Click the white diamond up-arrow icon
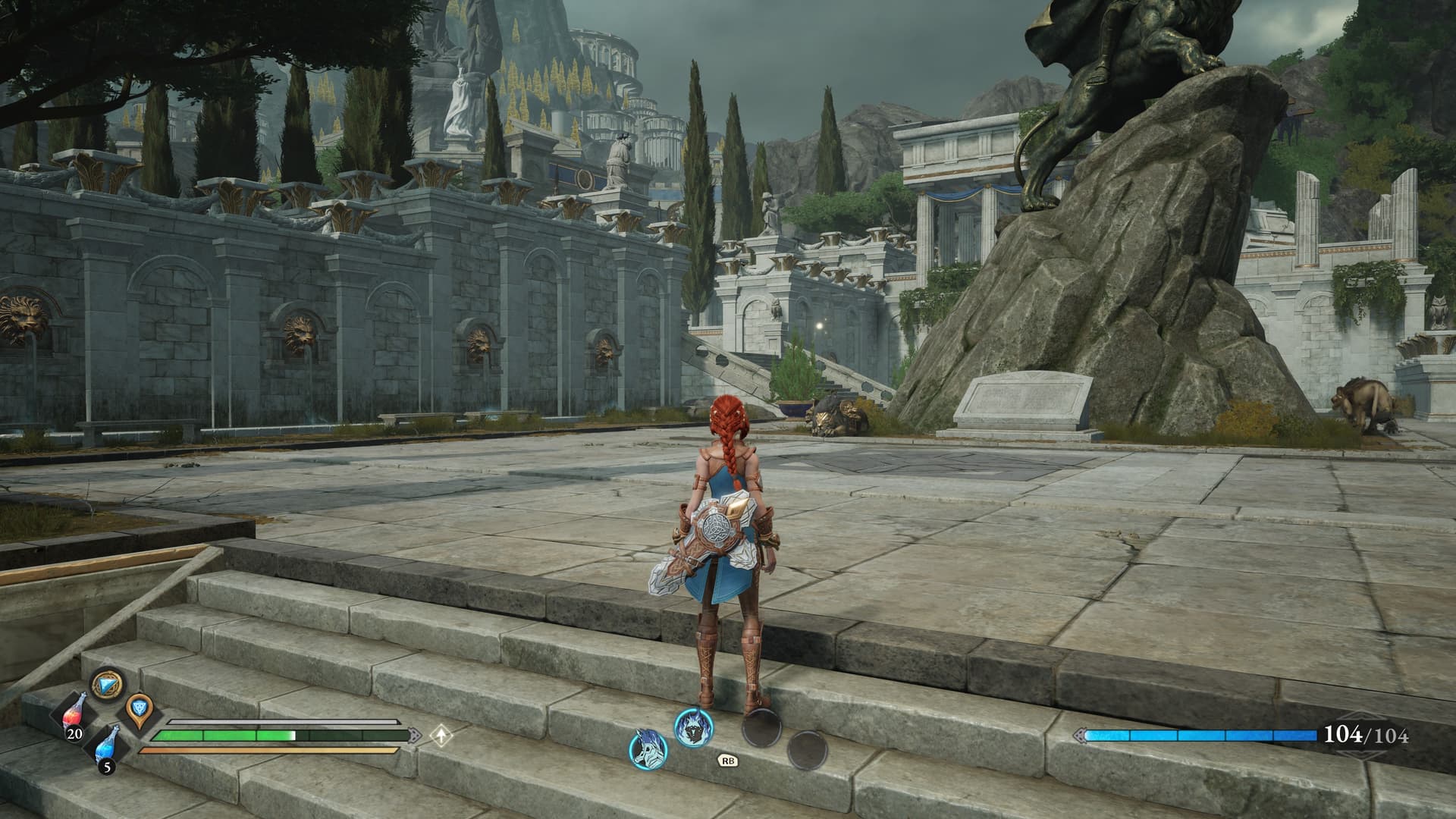Viewport: 1456px width, 819px height. click(x=441, y=734)
